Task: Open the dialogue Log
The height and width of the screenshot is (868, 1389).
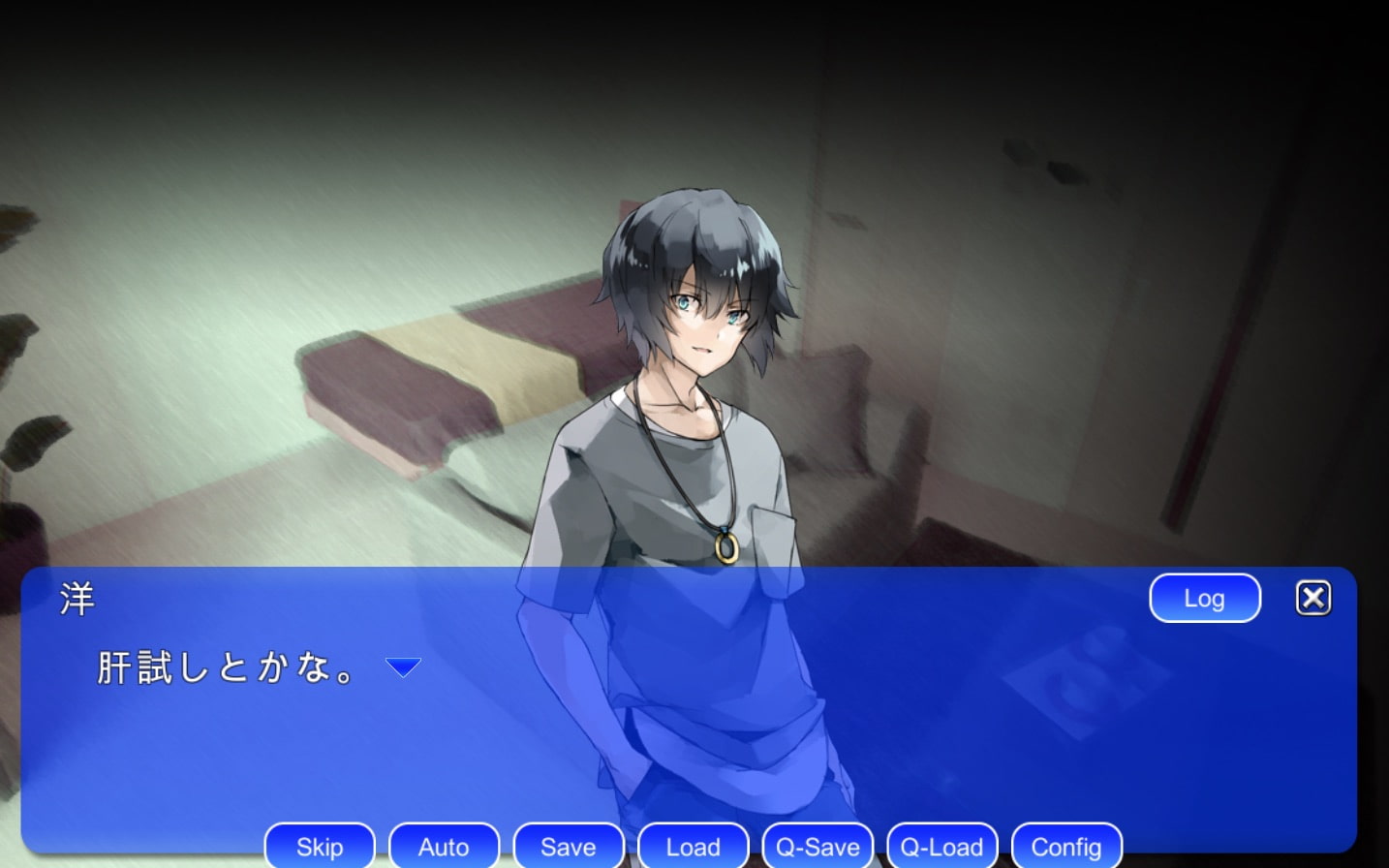Action: point(1204,599)
